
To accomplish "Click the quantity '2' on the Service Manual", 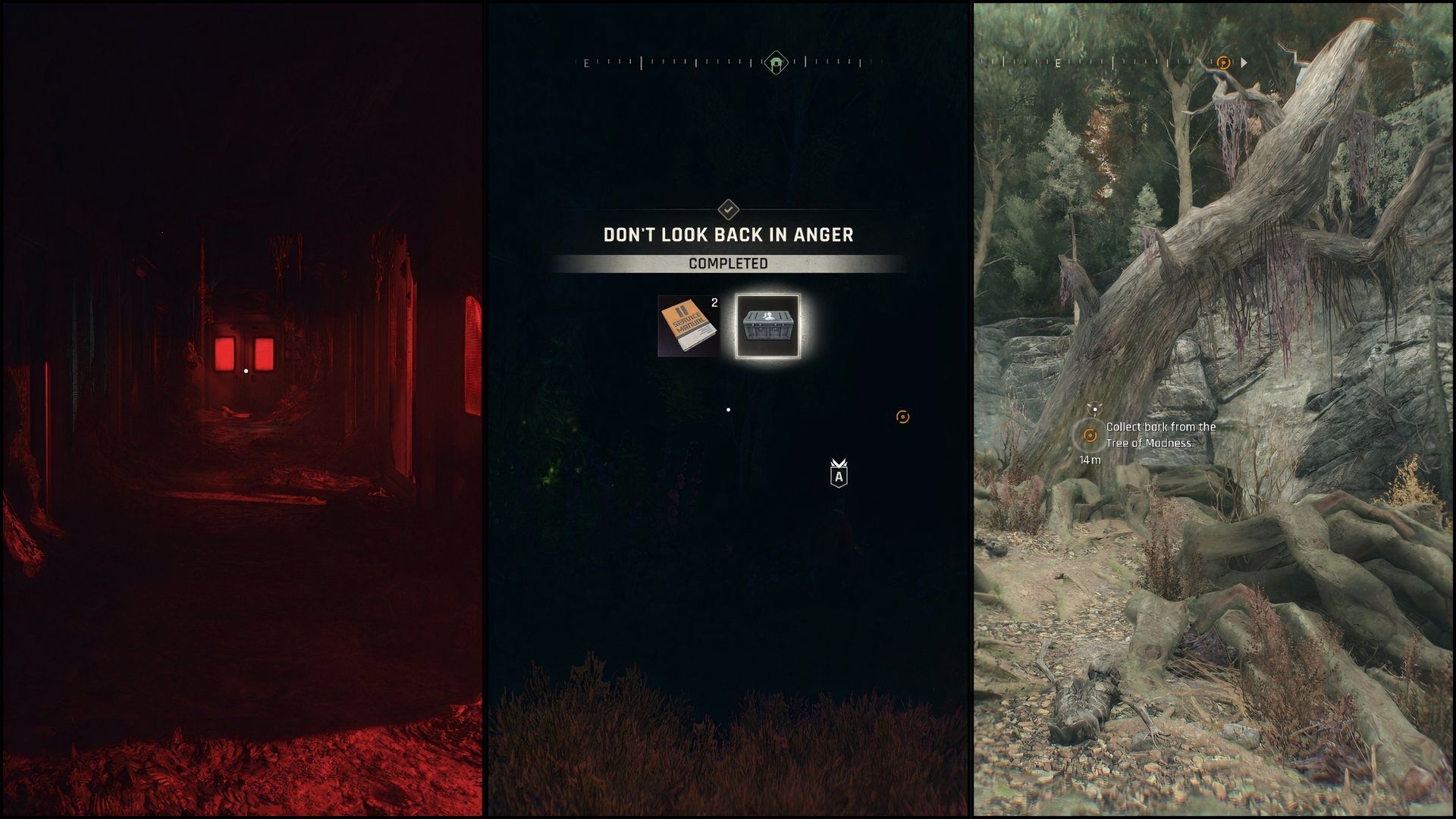I will [x=714, y=303].
